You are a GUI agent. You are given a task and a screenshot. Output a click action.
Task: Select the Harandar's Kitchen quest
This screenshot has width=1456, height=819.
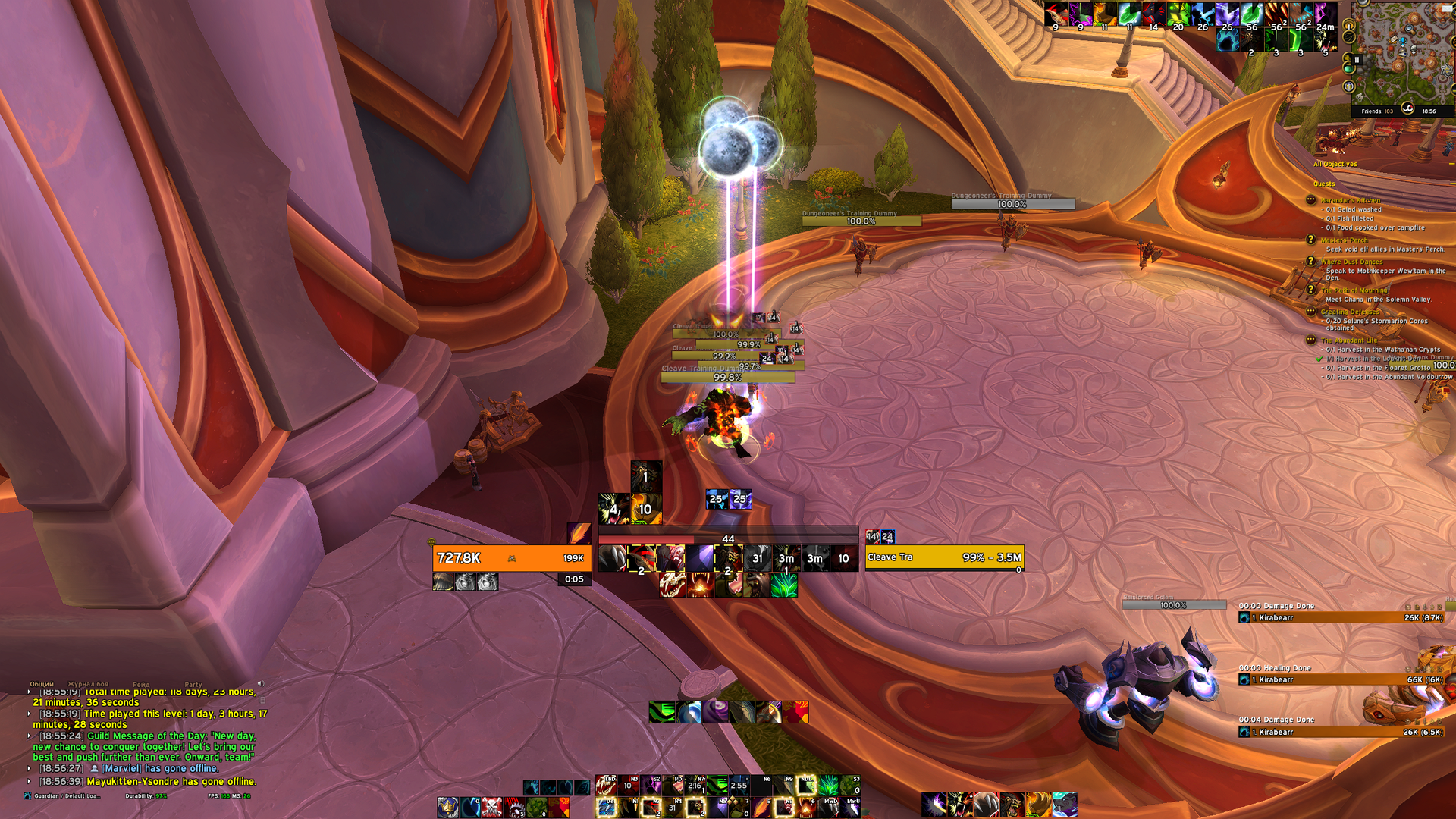coord(1350,200)
